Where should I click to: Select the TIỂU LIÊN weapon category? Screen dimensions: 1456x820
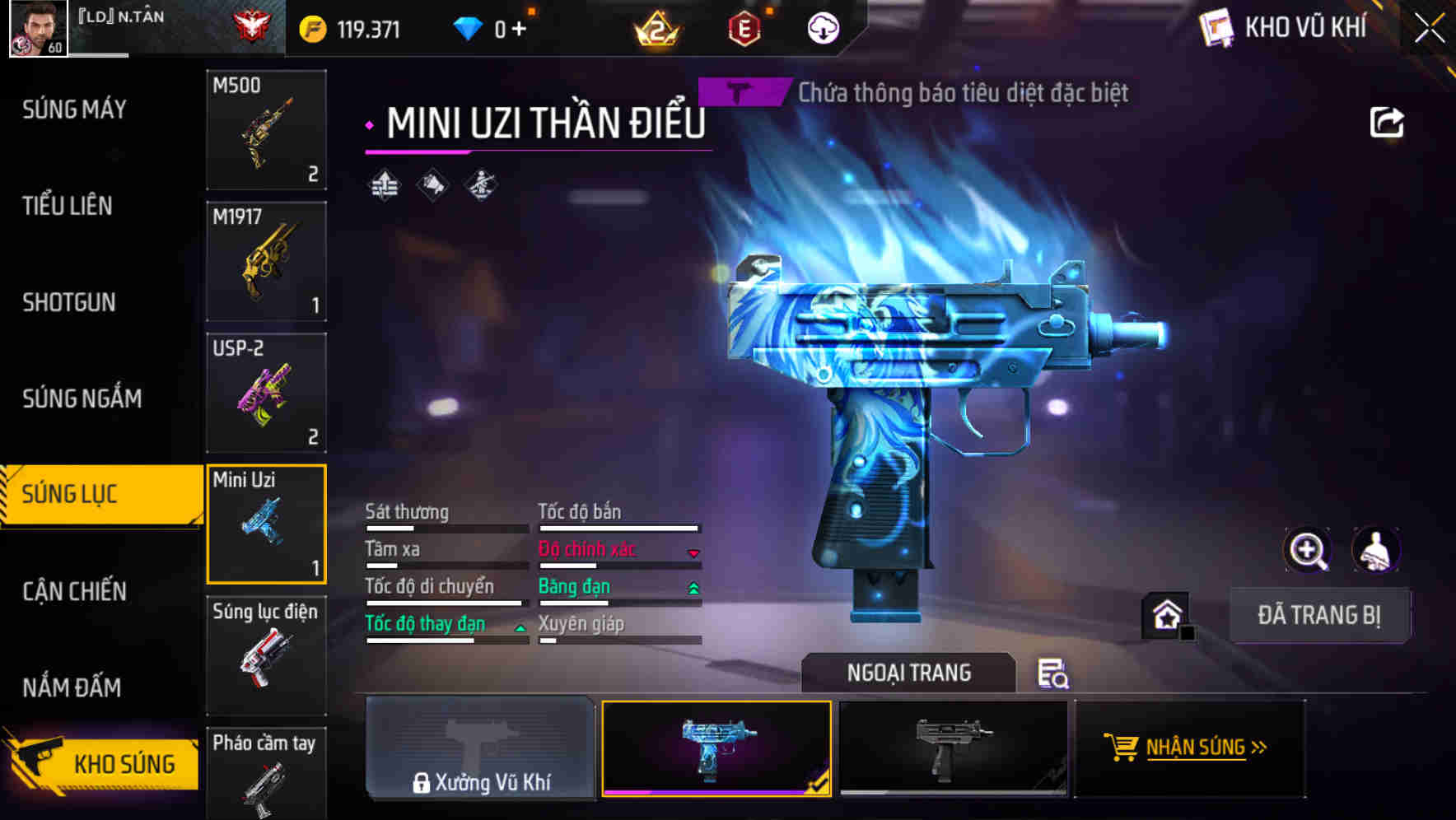(68, 206)
